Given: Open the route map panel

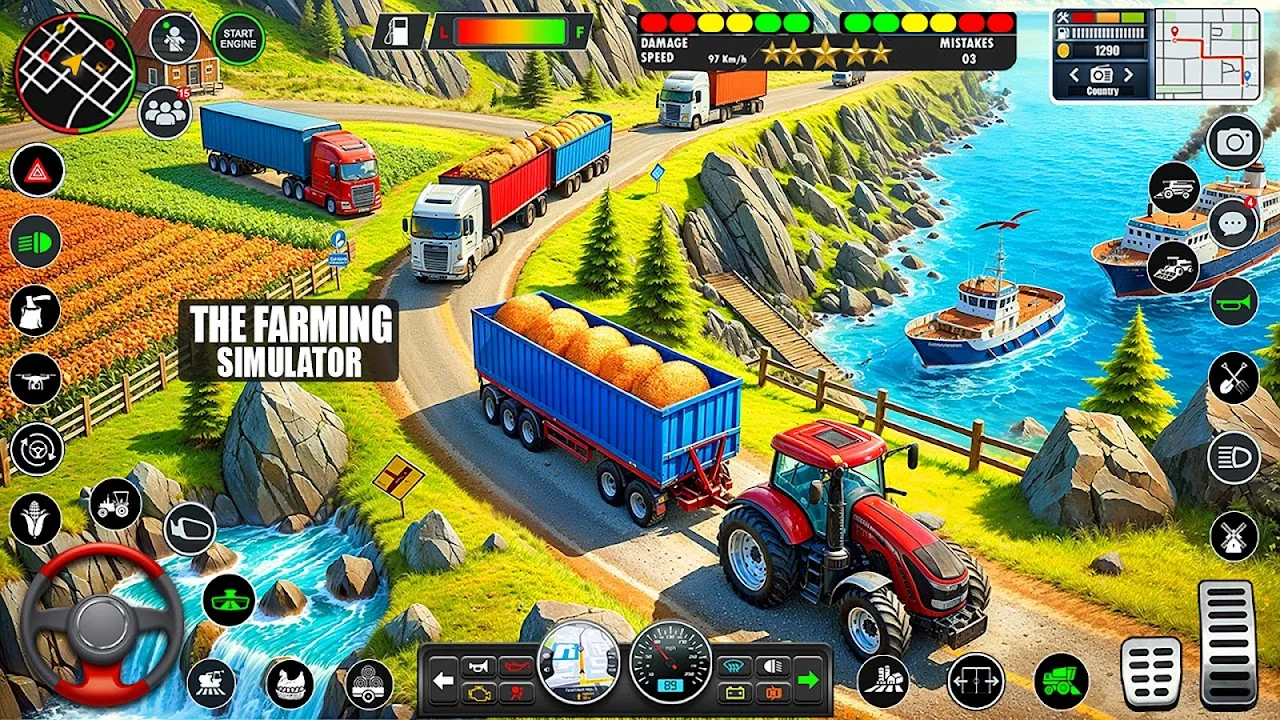Looking at the screenshot, I should point(1207,54).
